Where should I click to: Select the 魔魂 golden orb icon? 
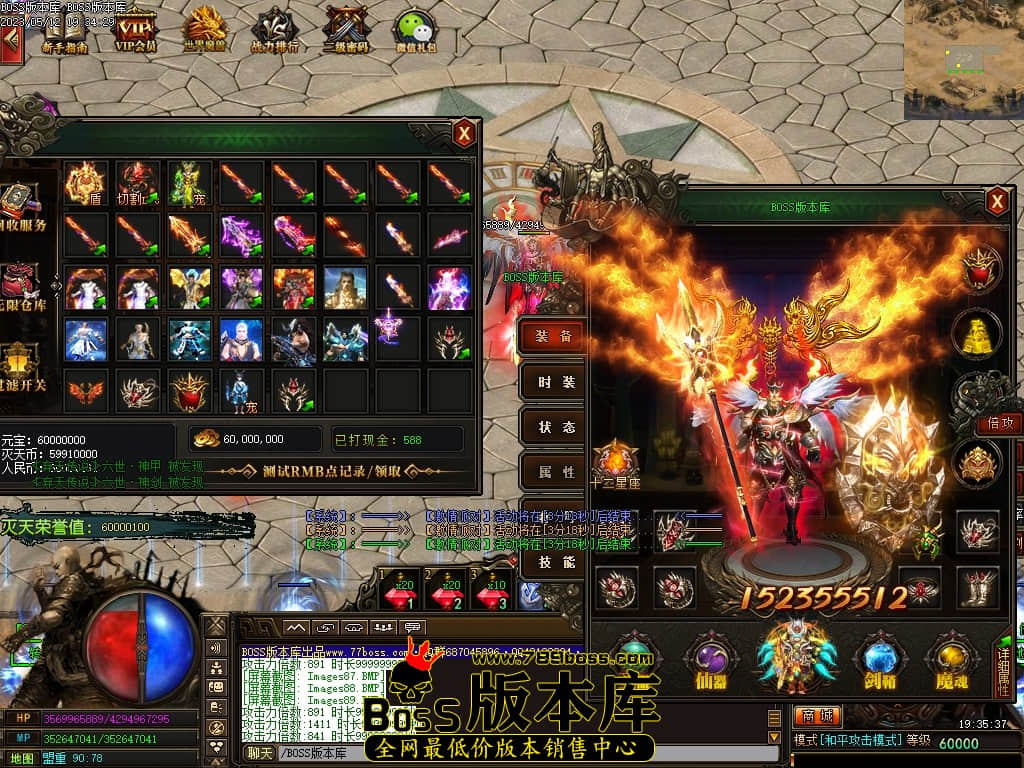[x=951, y=661]
